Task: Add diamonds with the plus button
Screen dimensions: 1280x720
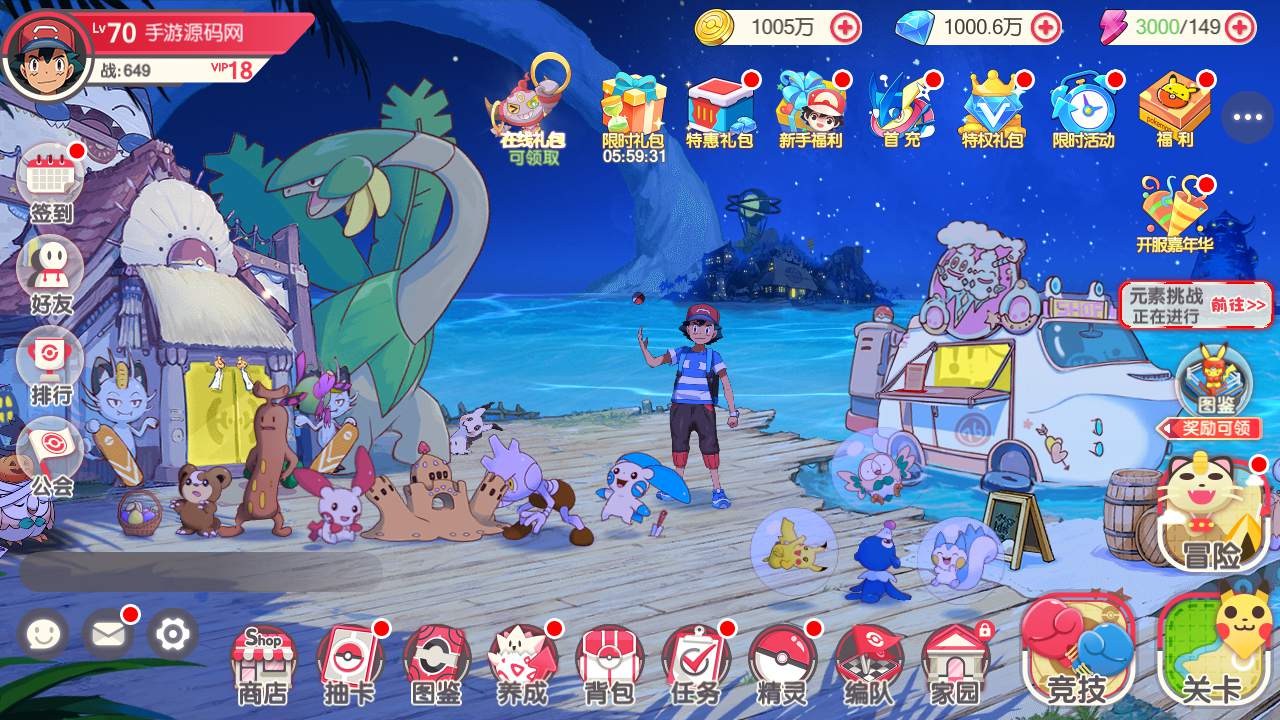Action: pyautogui.click(x=1046, y=27)
